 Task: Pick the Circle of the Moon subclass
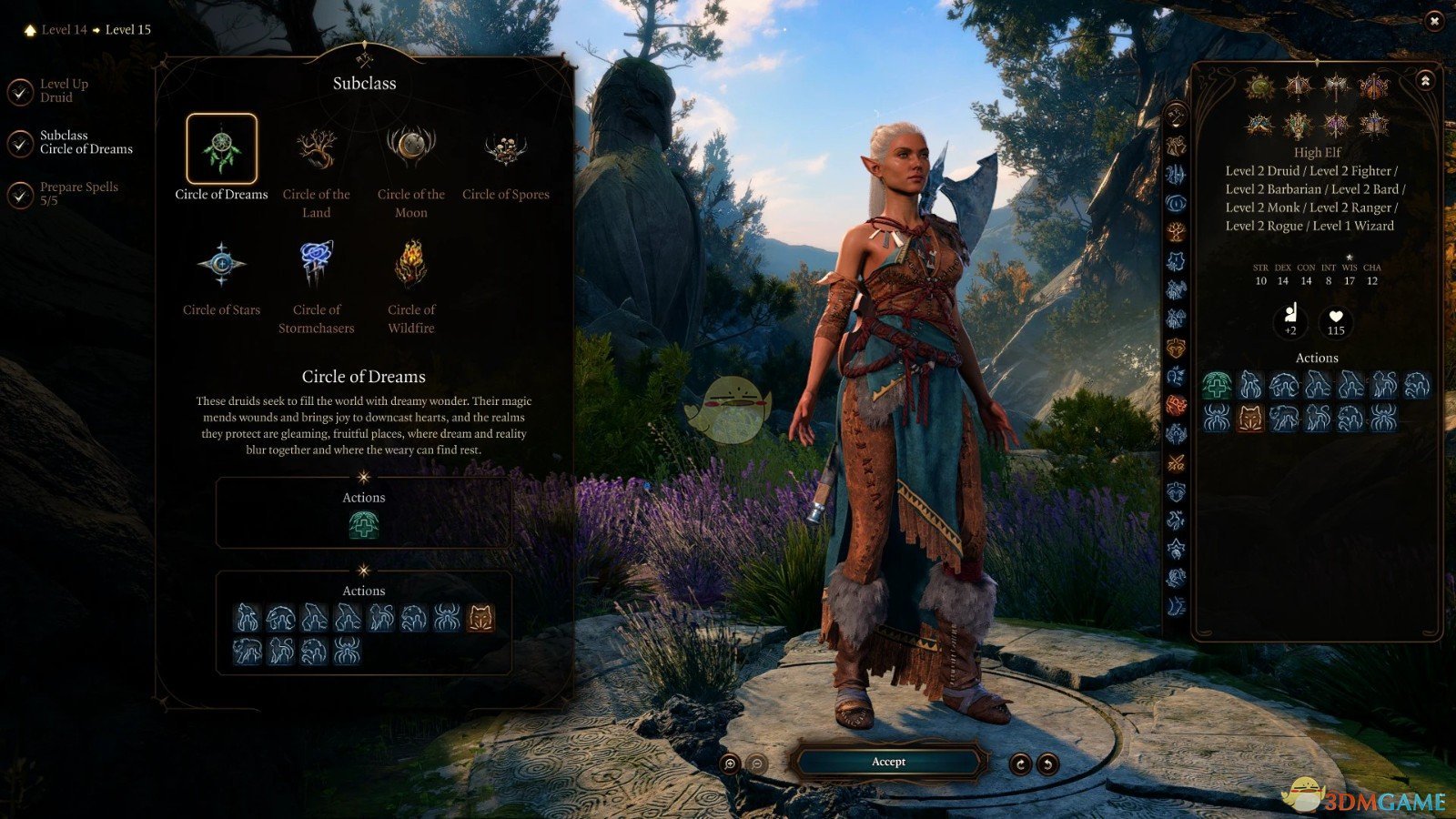[x=410, y=149]
